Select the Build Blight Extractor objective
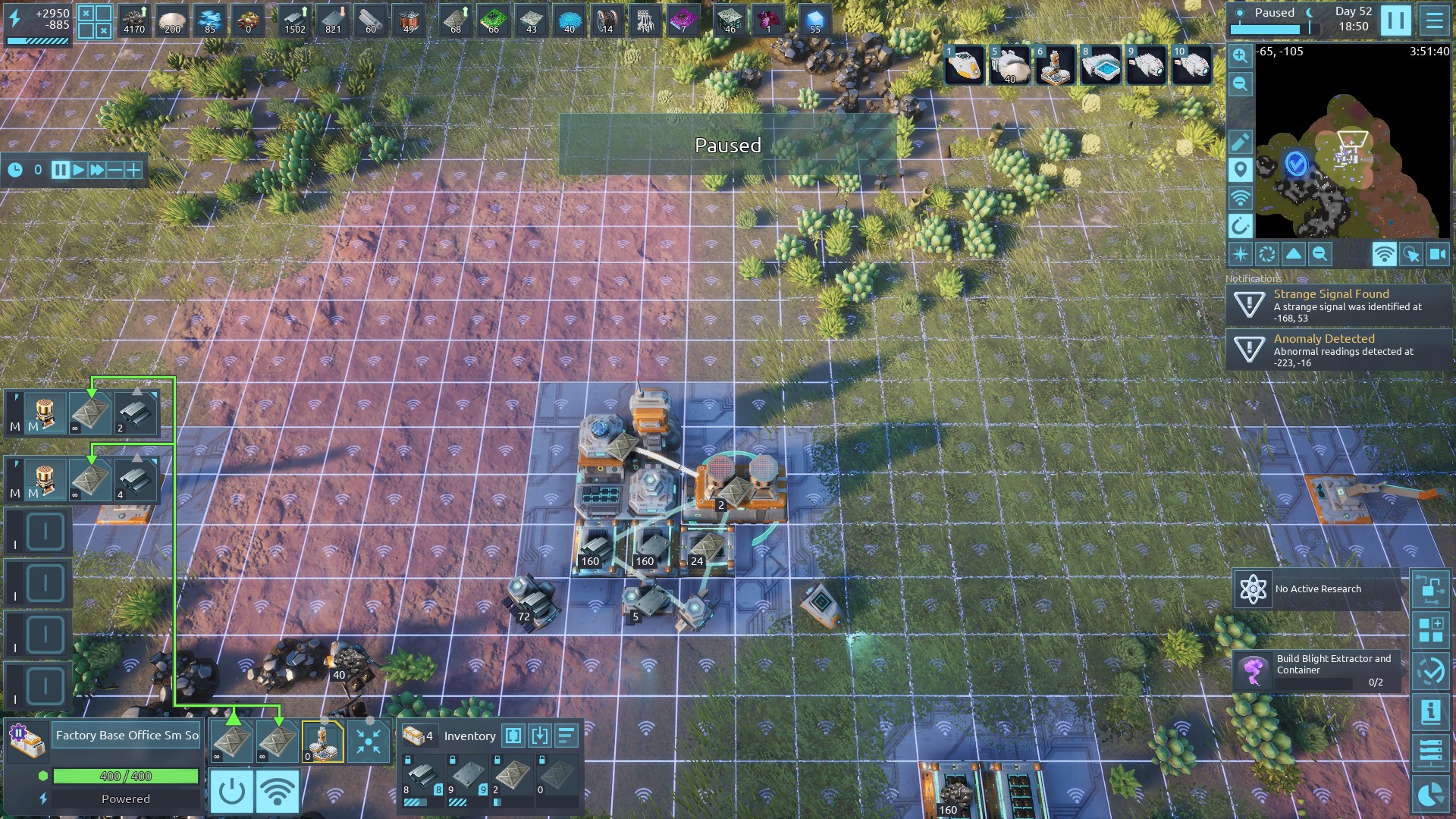Viewport: 1456px width, 819px height. point(1317,670)
